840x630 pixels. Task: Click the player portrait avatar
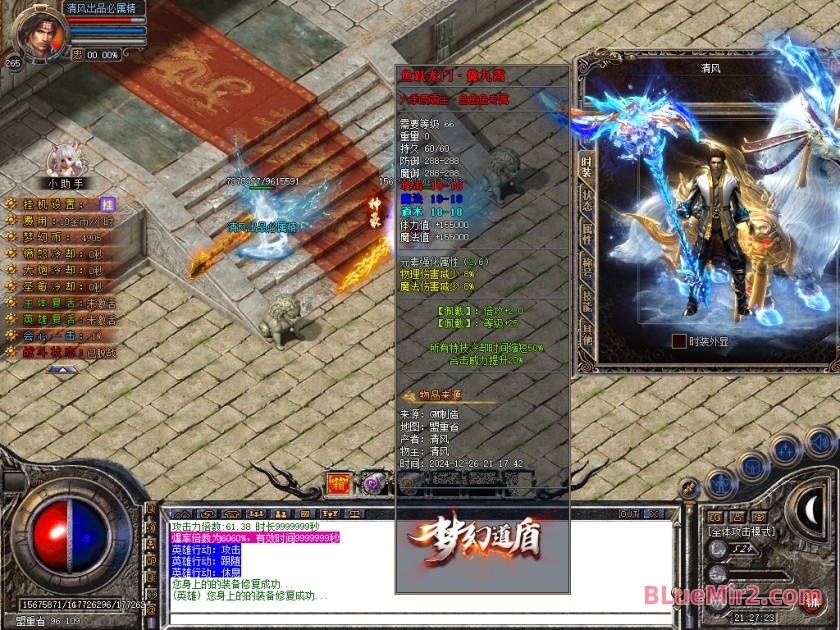41,33
